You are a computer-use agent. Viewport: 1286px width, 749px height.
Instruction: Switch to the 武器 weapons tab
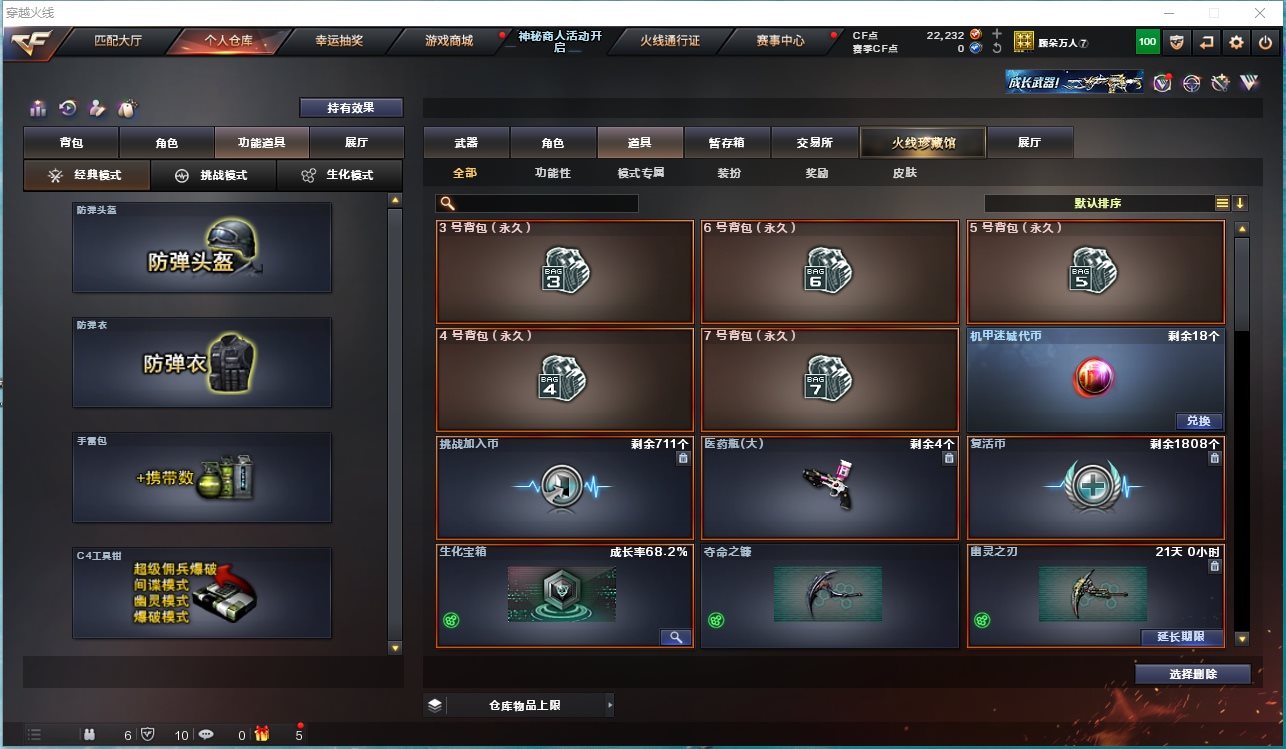[466, 143]
